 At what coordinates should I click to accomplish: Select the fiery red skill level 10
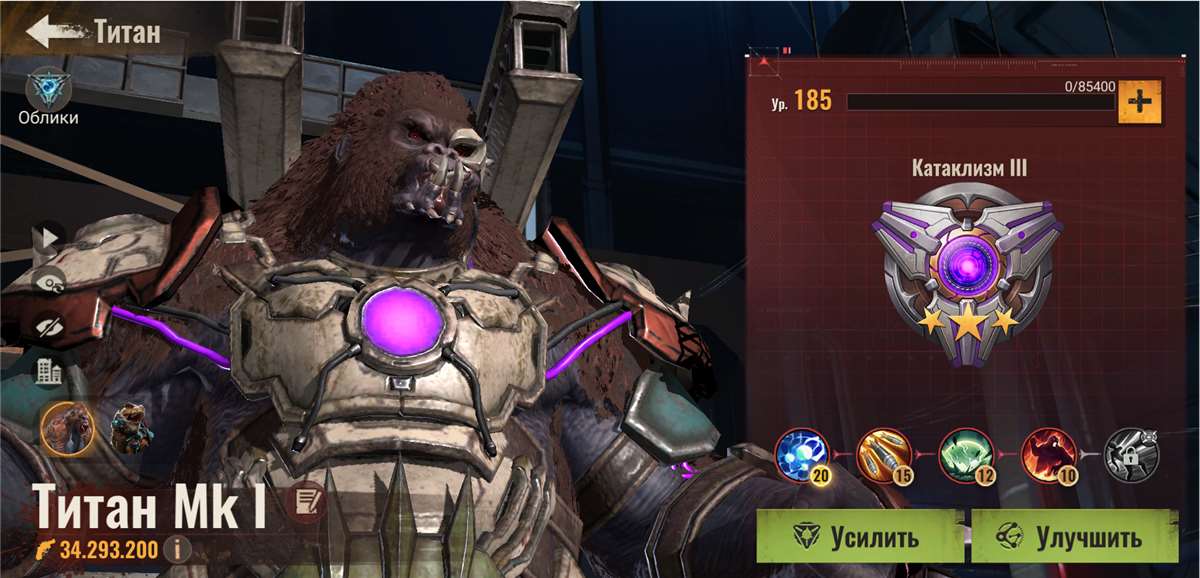tap(1048, 455)
